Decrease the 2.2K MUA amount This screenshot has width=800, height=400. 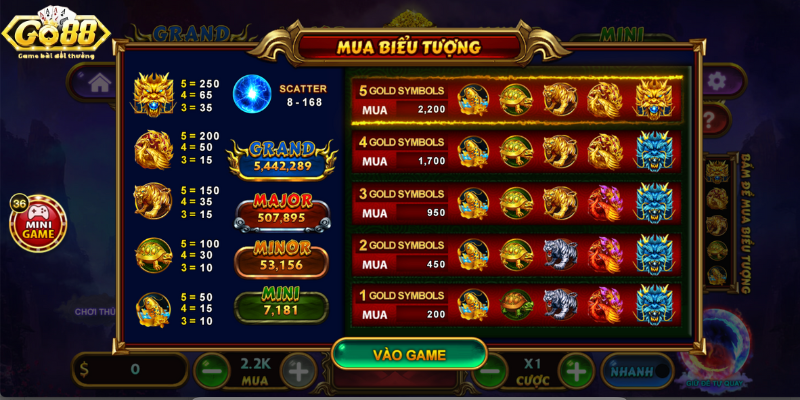point(208,371)
